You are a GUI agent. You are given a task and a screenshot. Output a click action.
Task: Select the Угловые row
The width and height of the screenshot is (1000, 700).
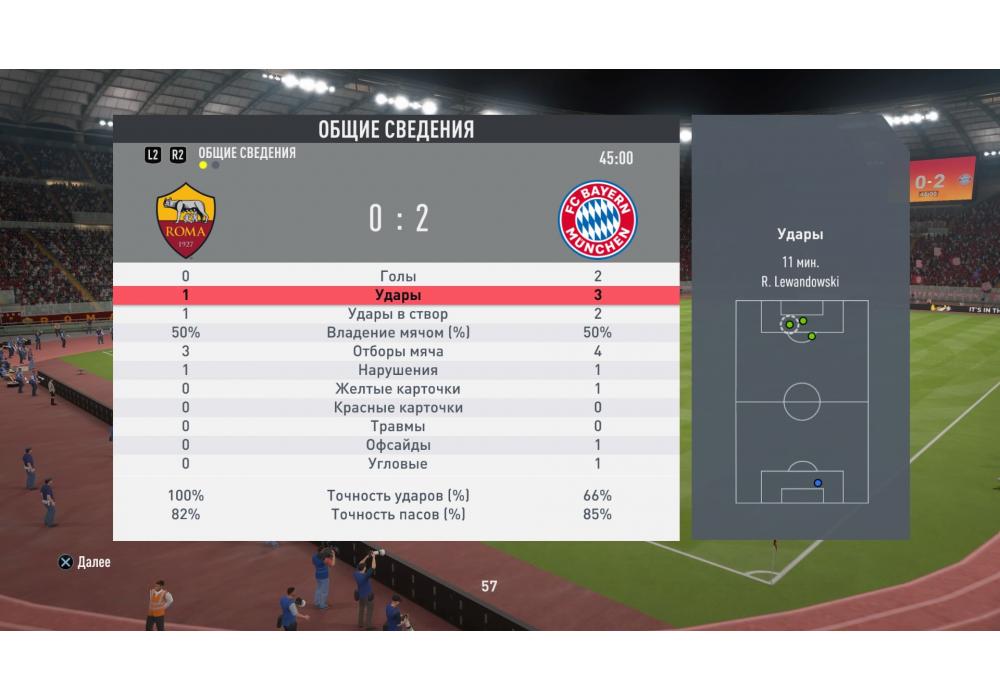pos(397,464)
